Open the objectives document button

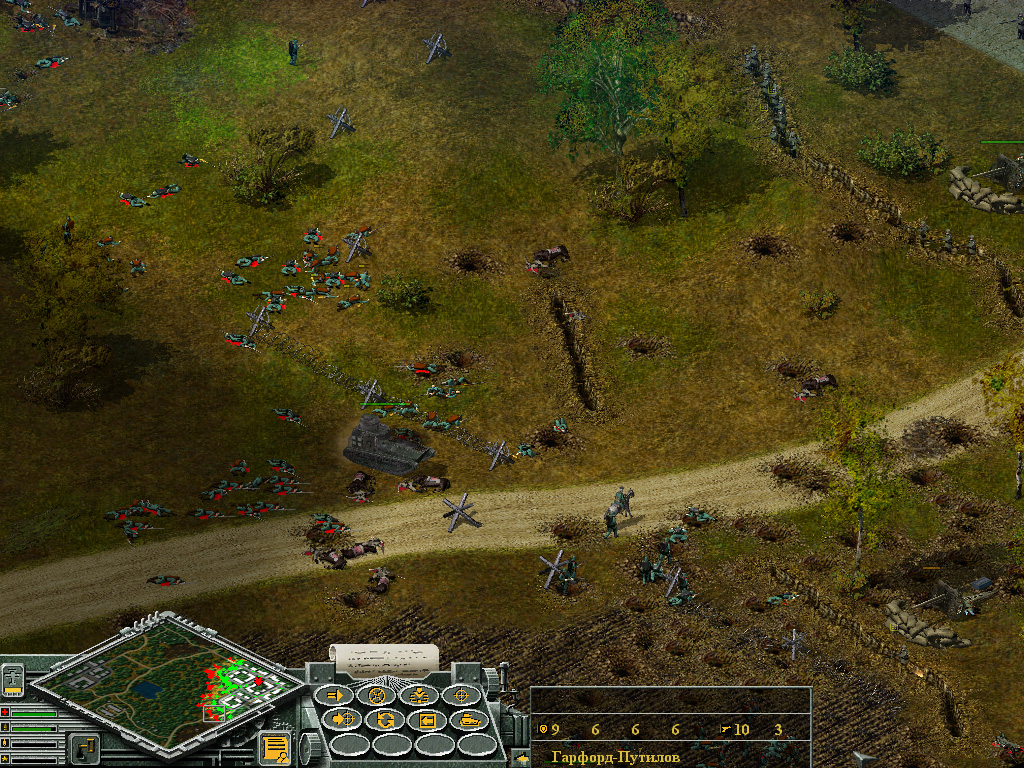click(273, 748)
